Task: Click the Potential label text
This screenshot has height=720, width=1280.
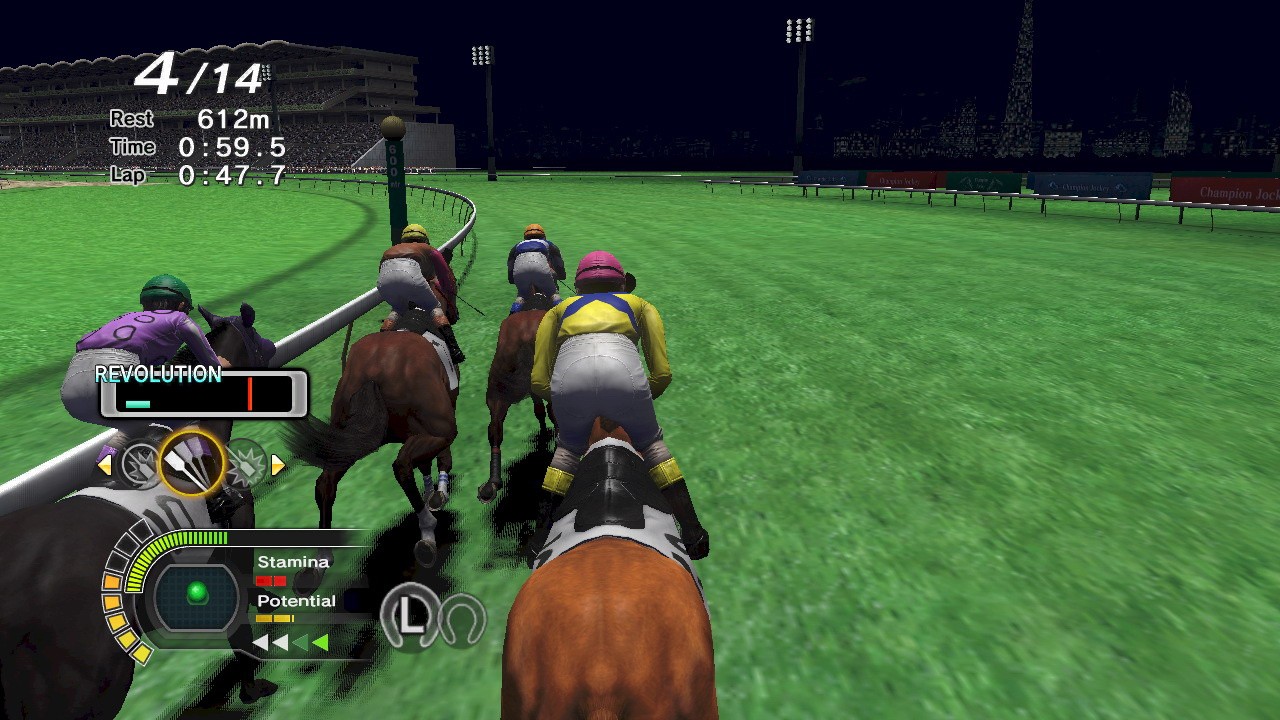Action: tap(296, 600)
